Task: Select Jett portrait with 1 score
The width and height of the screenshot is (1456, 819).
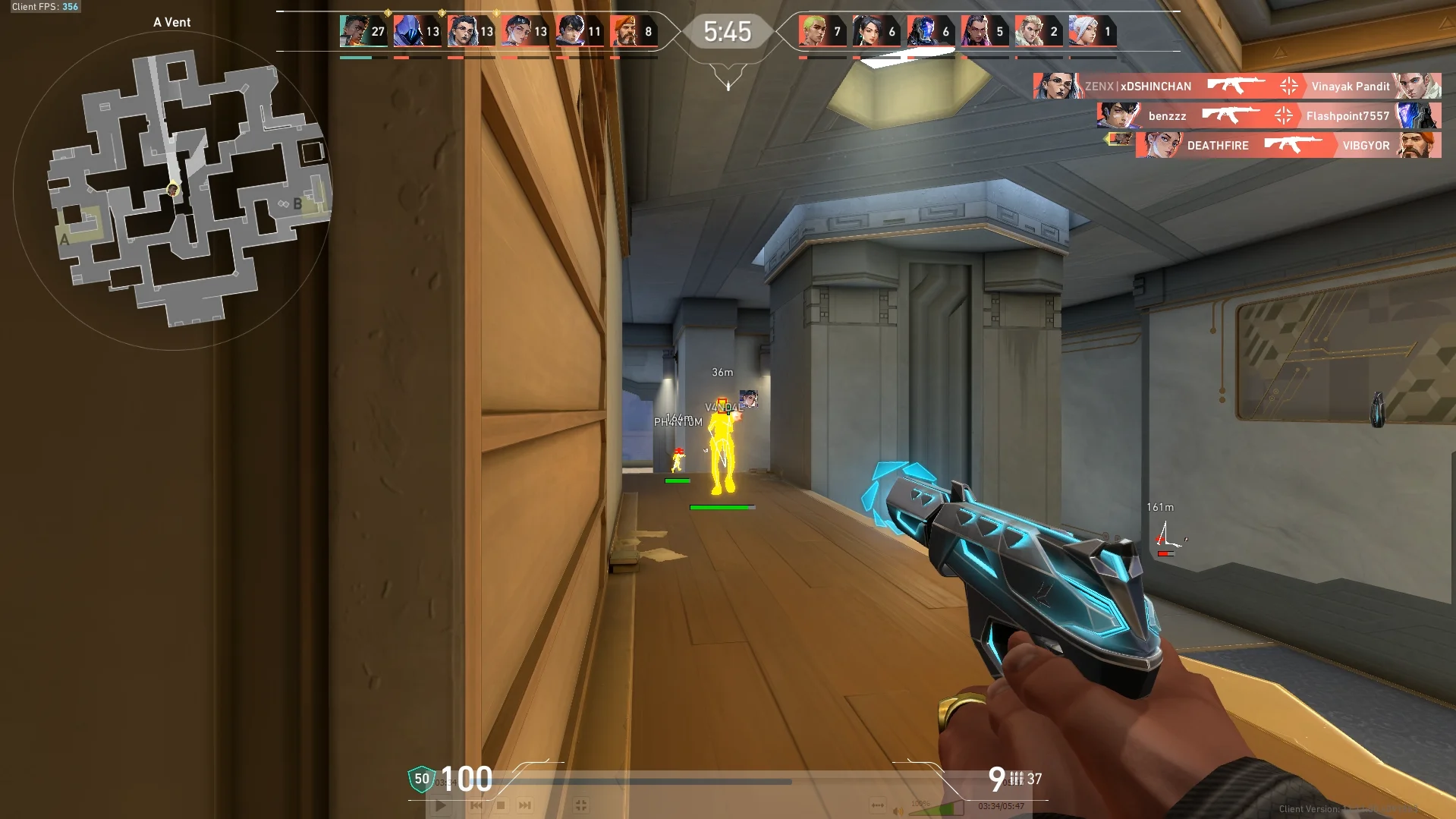Action: [1083, 31]
